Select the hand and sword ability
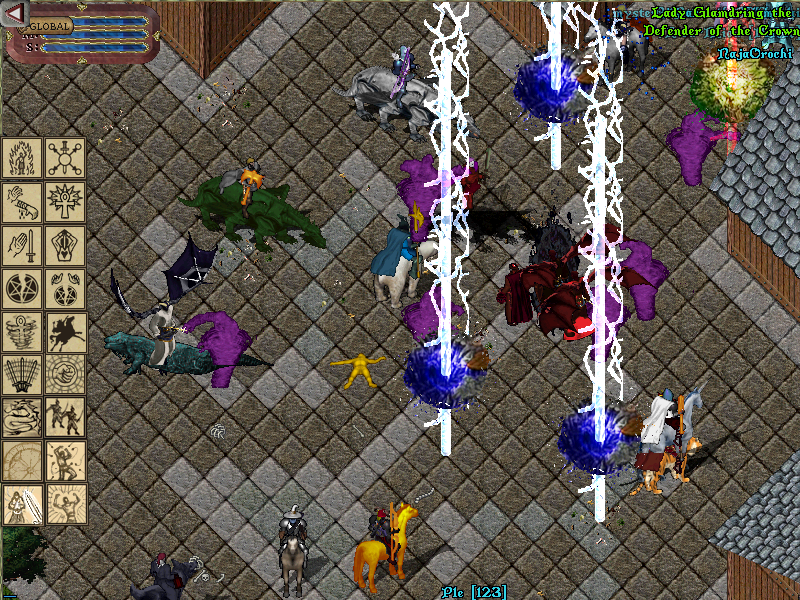The height and width of the screenshot is (600, 800). click(22, 245)
